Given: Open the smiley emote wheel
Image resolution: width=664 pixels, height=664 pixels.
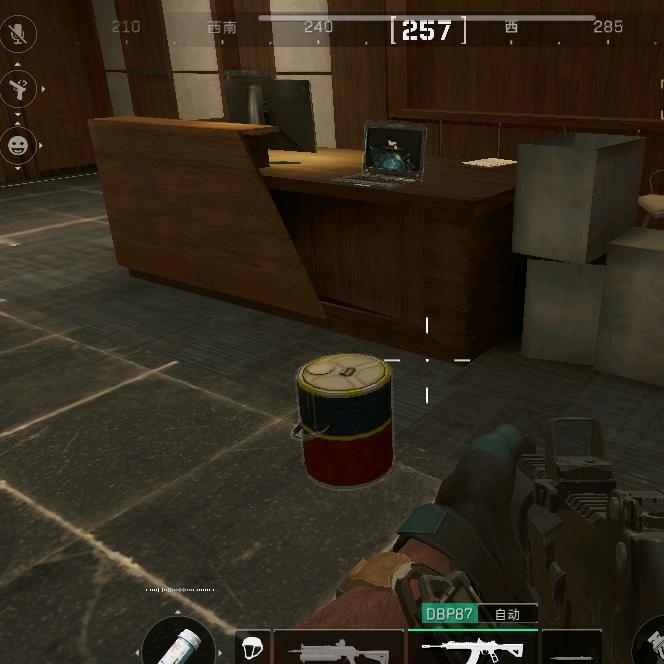Looking at the screenshot, I should [18, 145].
